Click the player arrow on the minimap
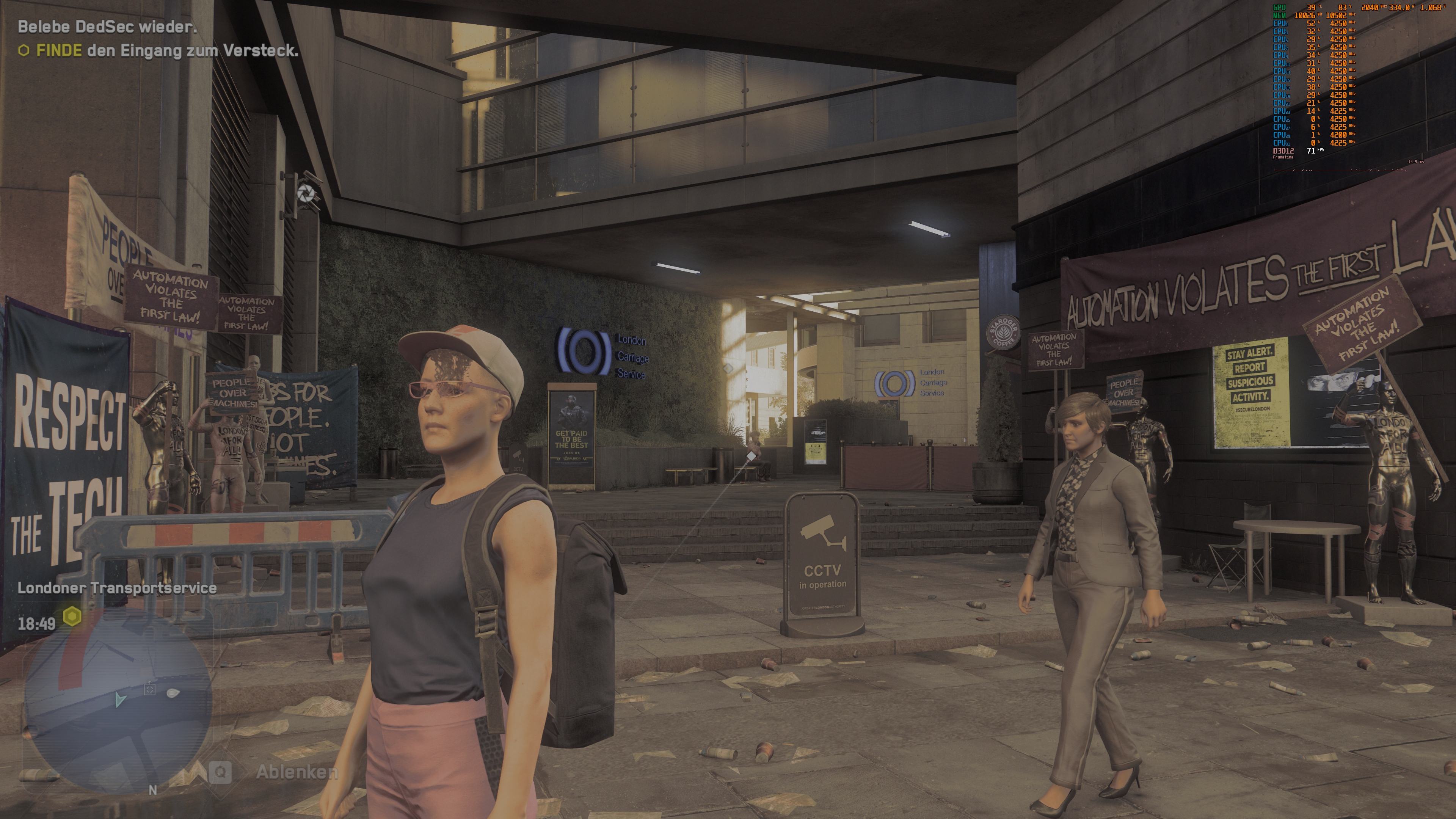1456x819 pixels. [x=119, y=699]
